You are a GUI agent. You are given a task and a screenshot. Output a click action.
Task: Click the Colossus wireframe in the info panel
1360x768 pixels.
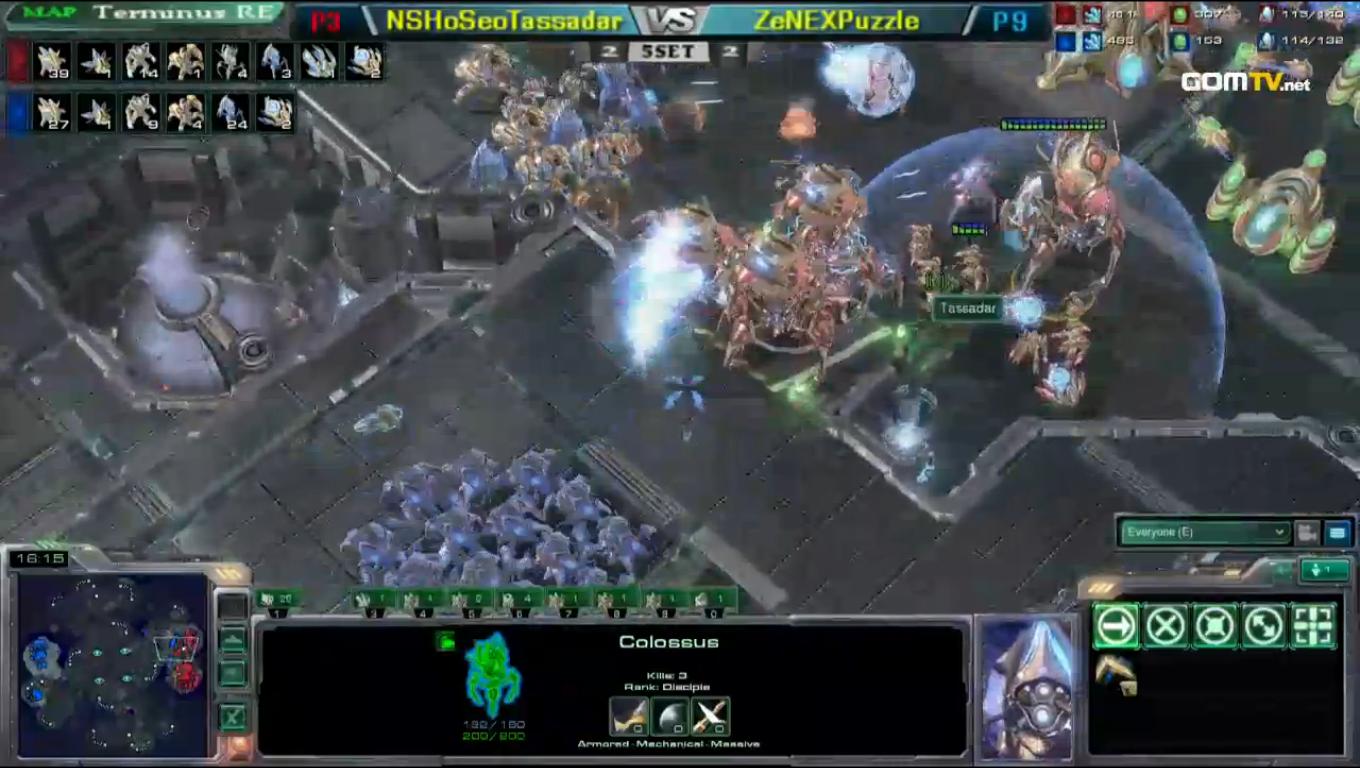(x=493, y=675)
